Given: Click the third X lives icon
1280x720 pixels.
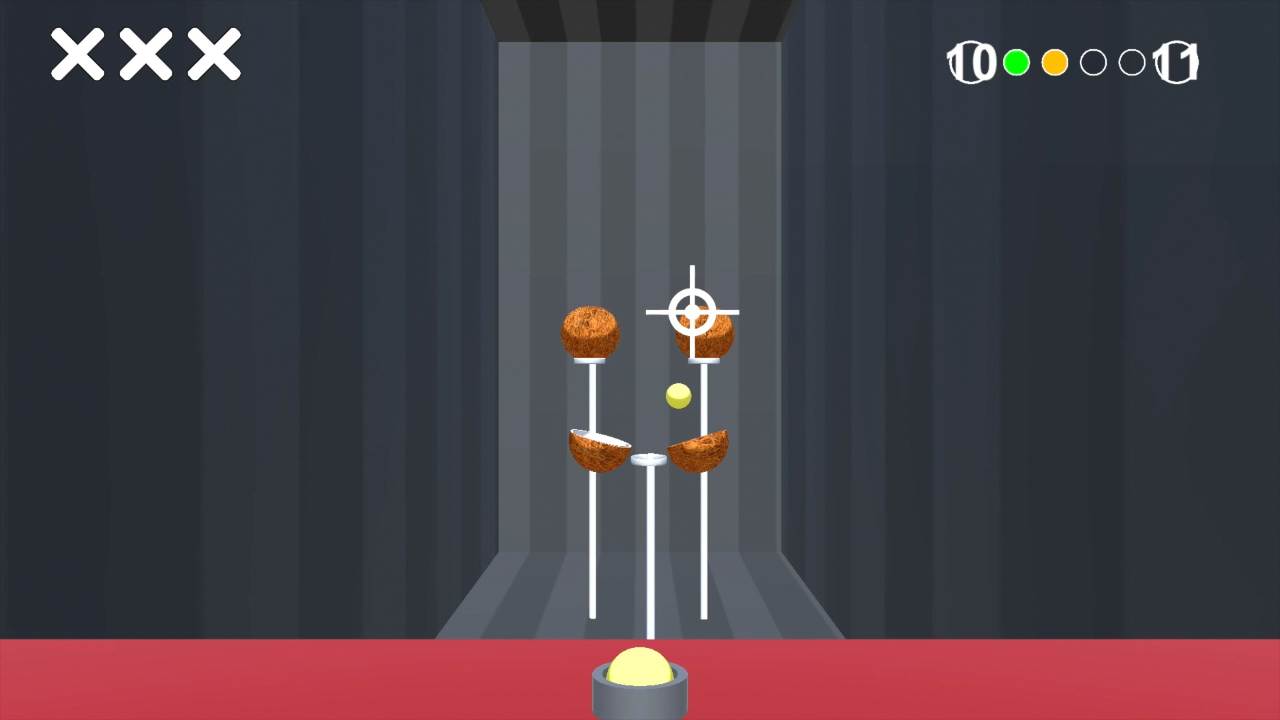Looking at the screenshot, I should pyautogui.click(x=213, y=55).
